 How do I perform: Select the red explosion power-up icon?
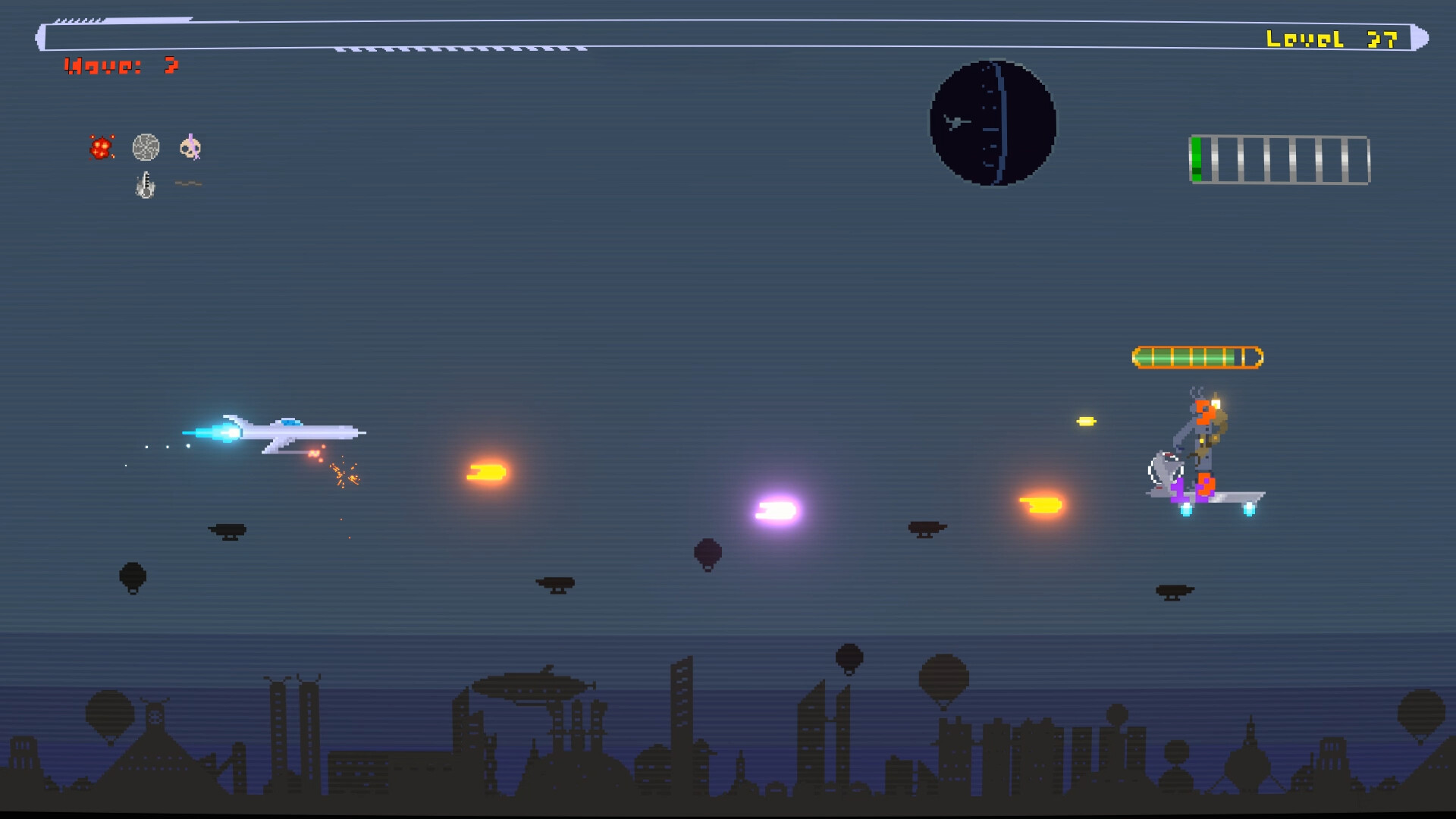[99, 147]
